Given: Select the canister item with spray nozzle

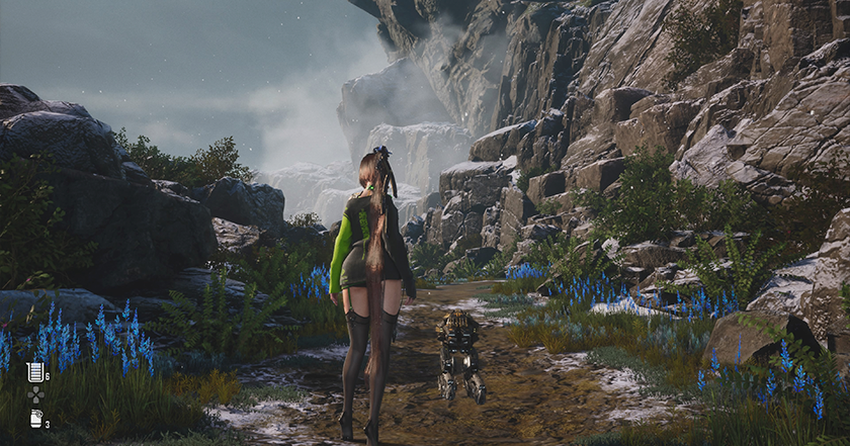Looking at the screenshot, I should 35,418.
